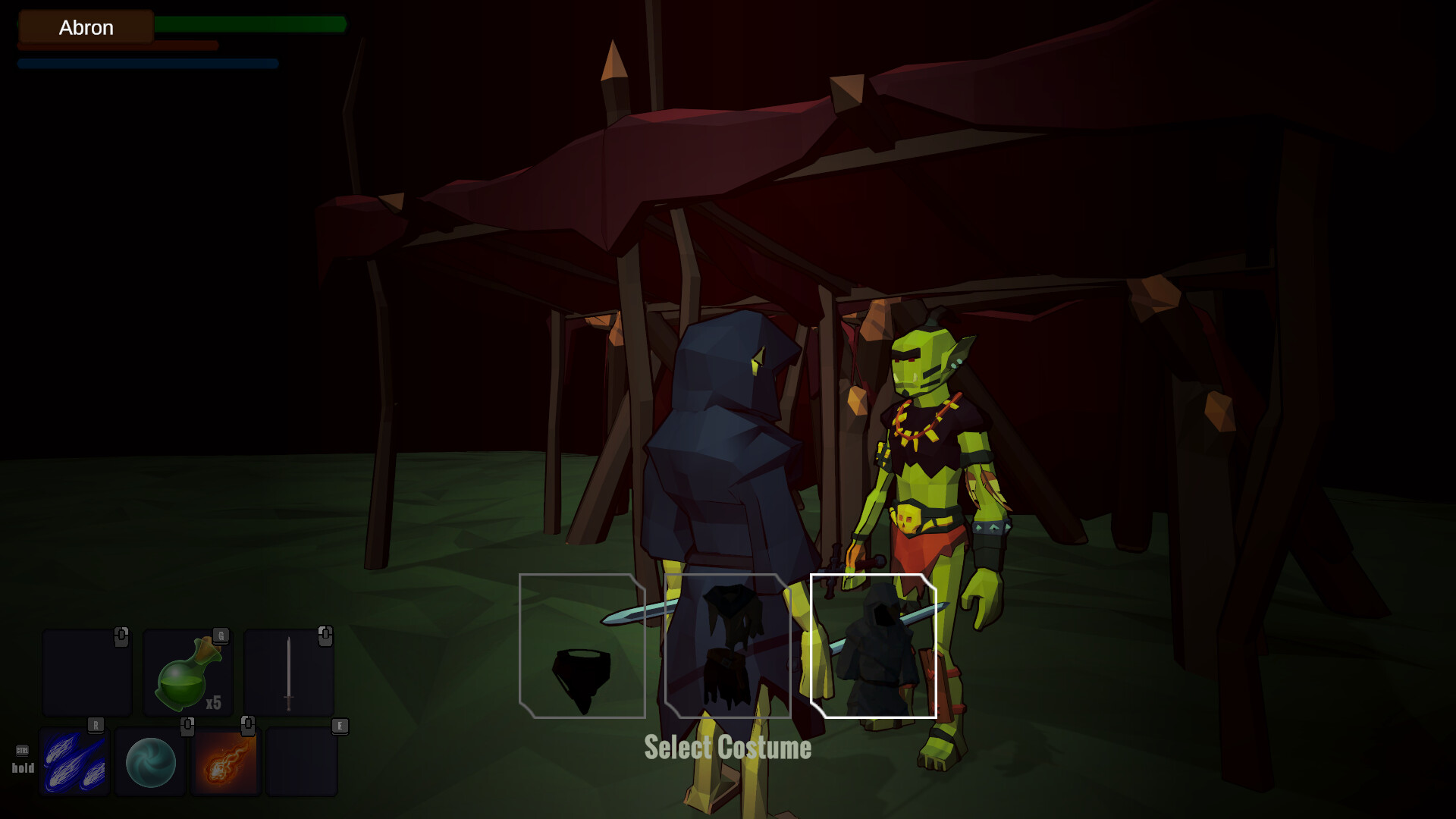
Task: Select the ragged tunic costume option
Action: pos(728,645)
